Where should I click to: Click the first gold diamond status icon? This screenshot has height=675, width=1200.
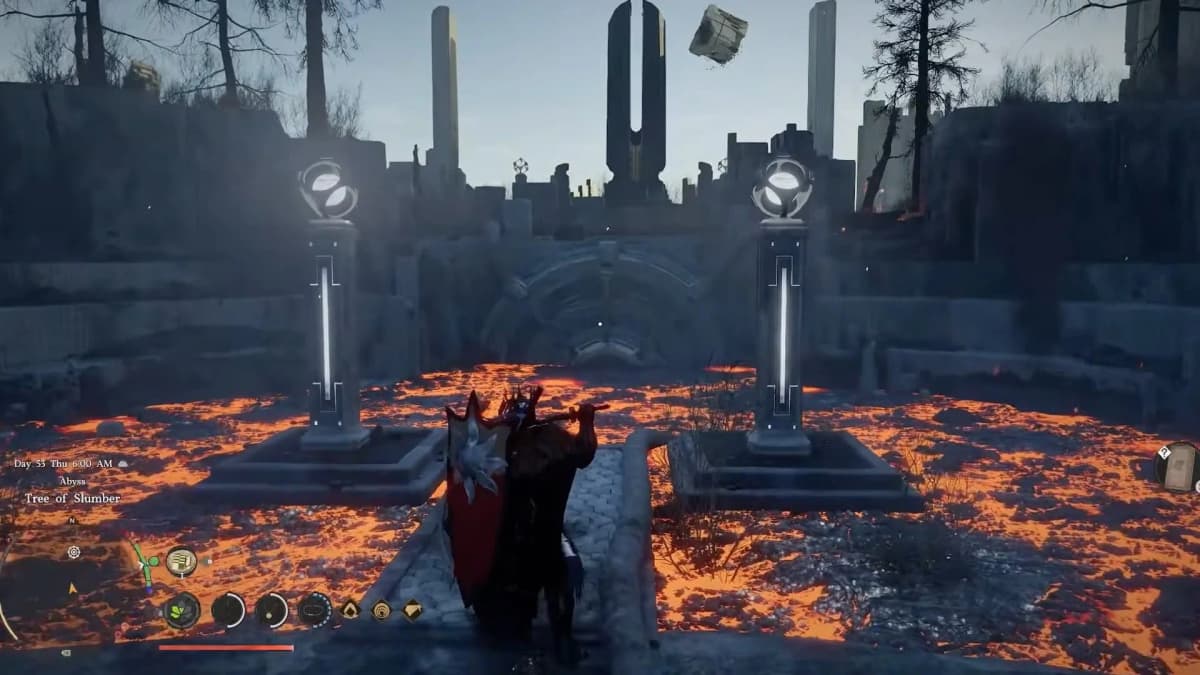tap(351, 609)
